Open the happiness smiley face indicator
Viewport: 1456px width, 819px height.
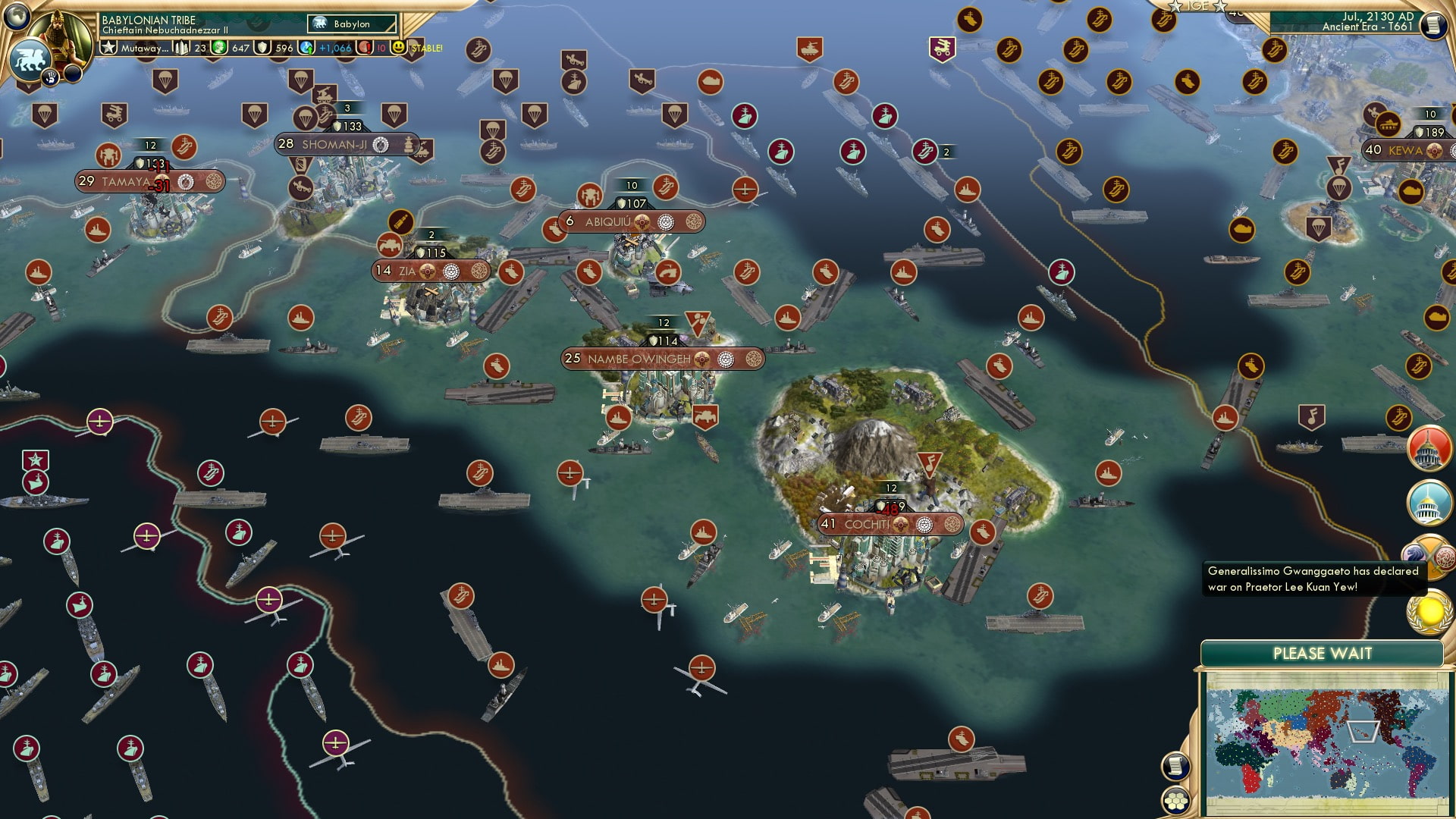pyautogui.click(x=398, y=48)
